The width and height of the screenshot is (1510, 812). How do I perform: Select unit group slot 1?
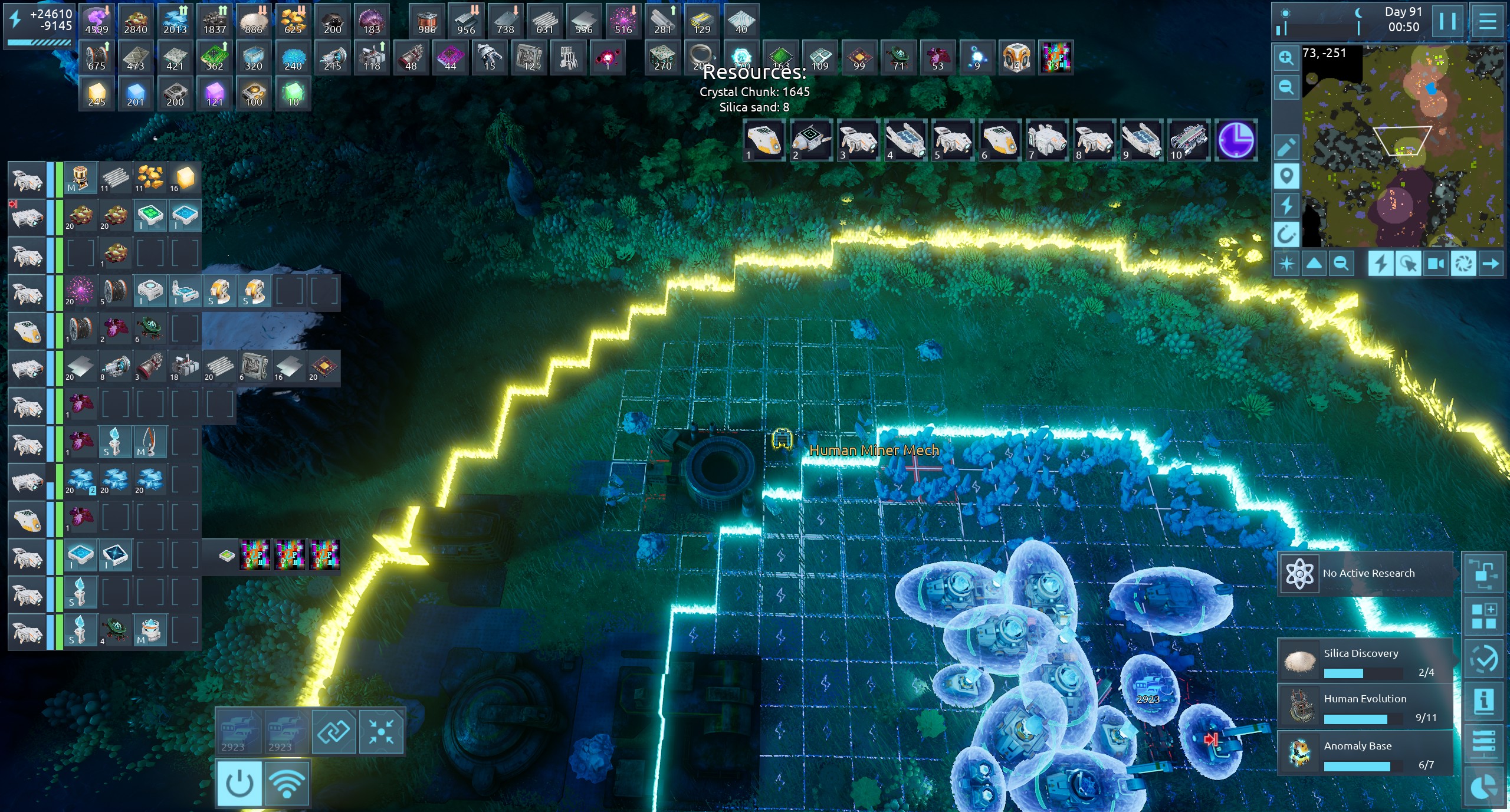(x=764, y=140)
